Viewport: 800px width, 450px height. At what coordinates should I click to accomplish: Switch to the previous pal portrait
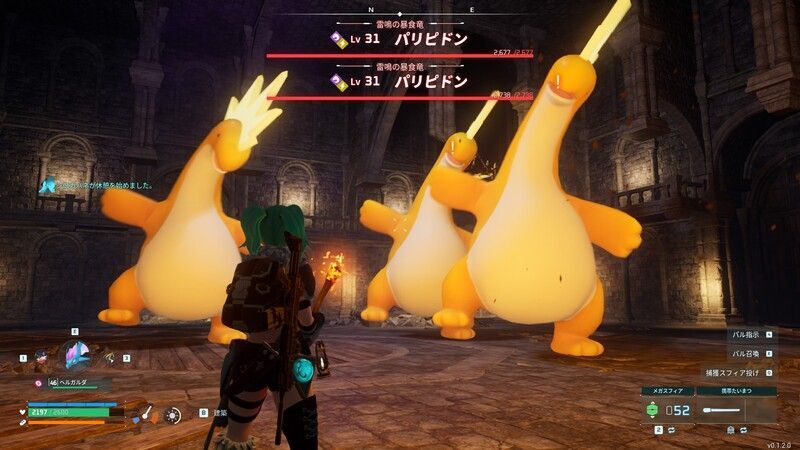[40, 357]
